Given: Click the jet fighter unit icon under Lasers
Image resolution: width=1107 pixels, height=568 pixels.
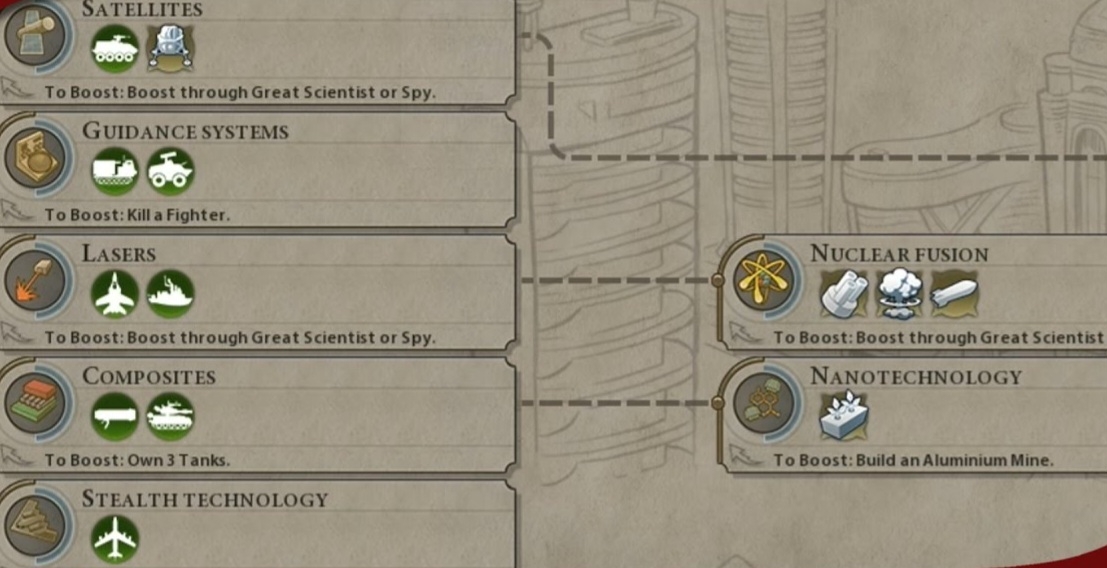Looking at the screenshot, I should point(115,295).
